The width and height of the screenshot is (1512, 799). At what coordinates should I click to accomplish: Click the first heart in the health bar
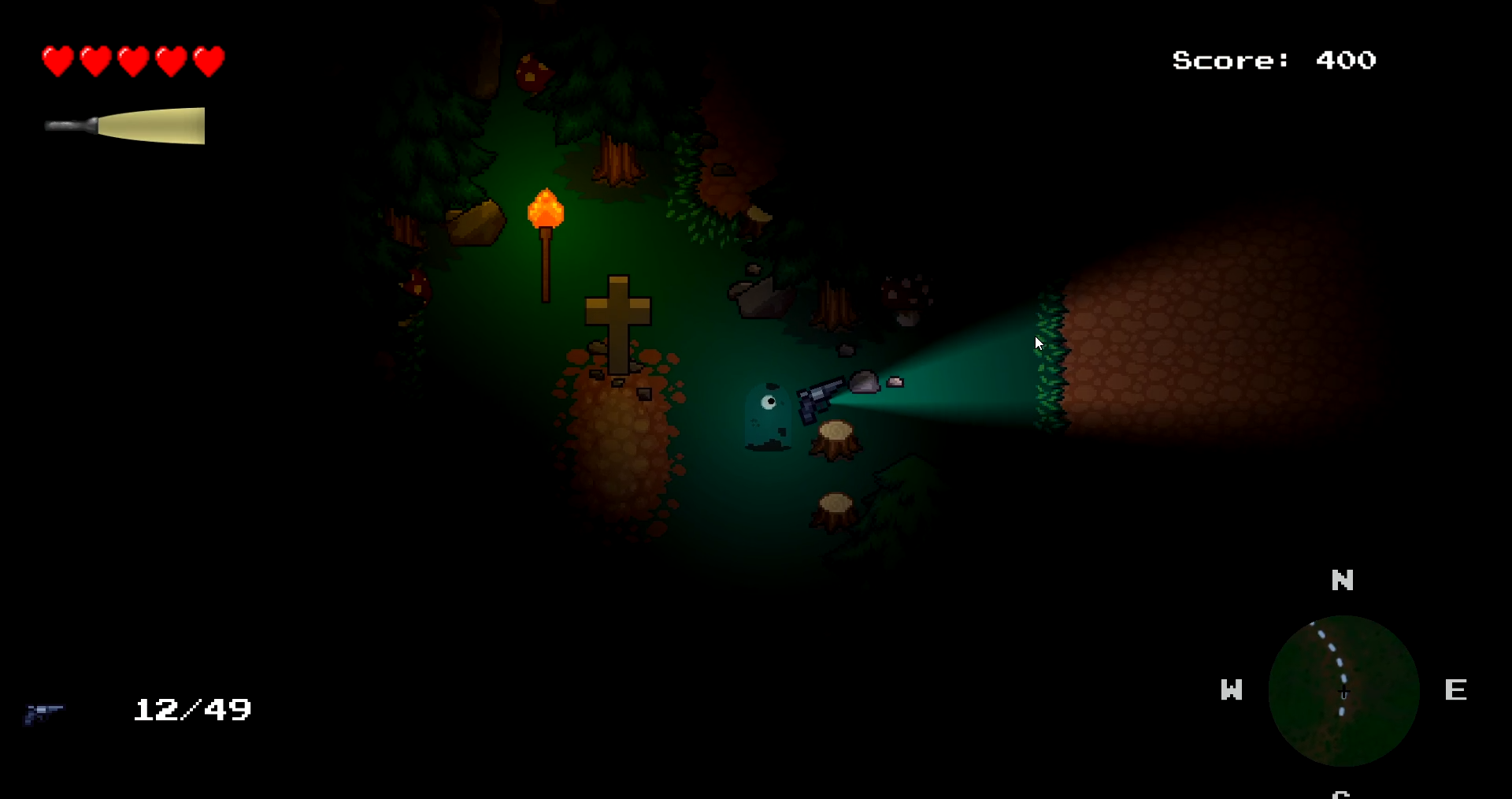tap(58, 60)
